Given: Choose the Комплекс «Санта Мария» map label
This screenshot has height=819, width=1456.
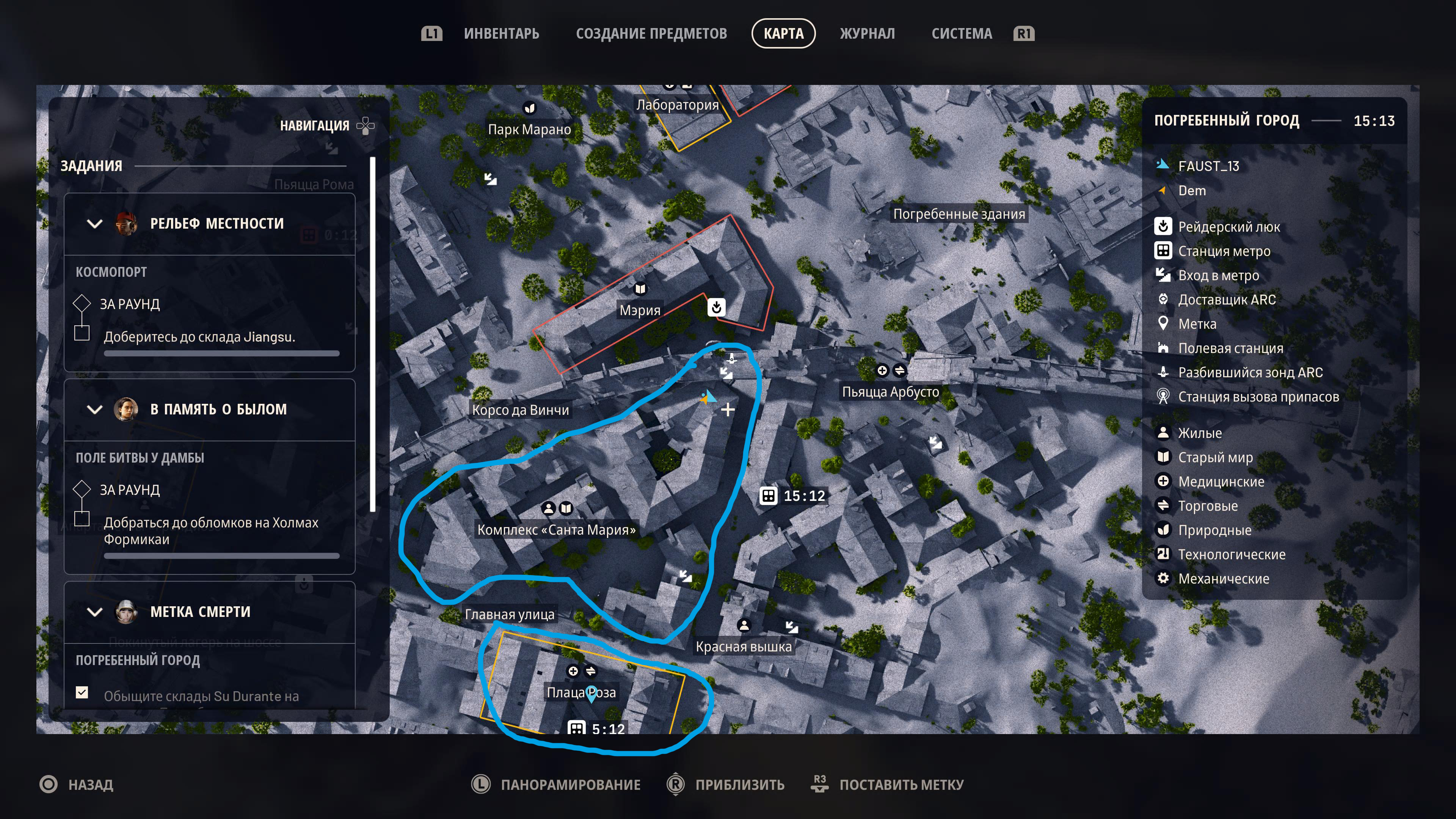Looking at the screenshot, I should coord(556,530).
